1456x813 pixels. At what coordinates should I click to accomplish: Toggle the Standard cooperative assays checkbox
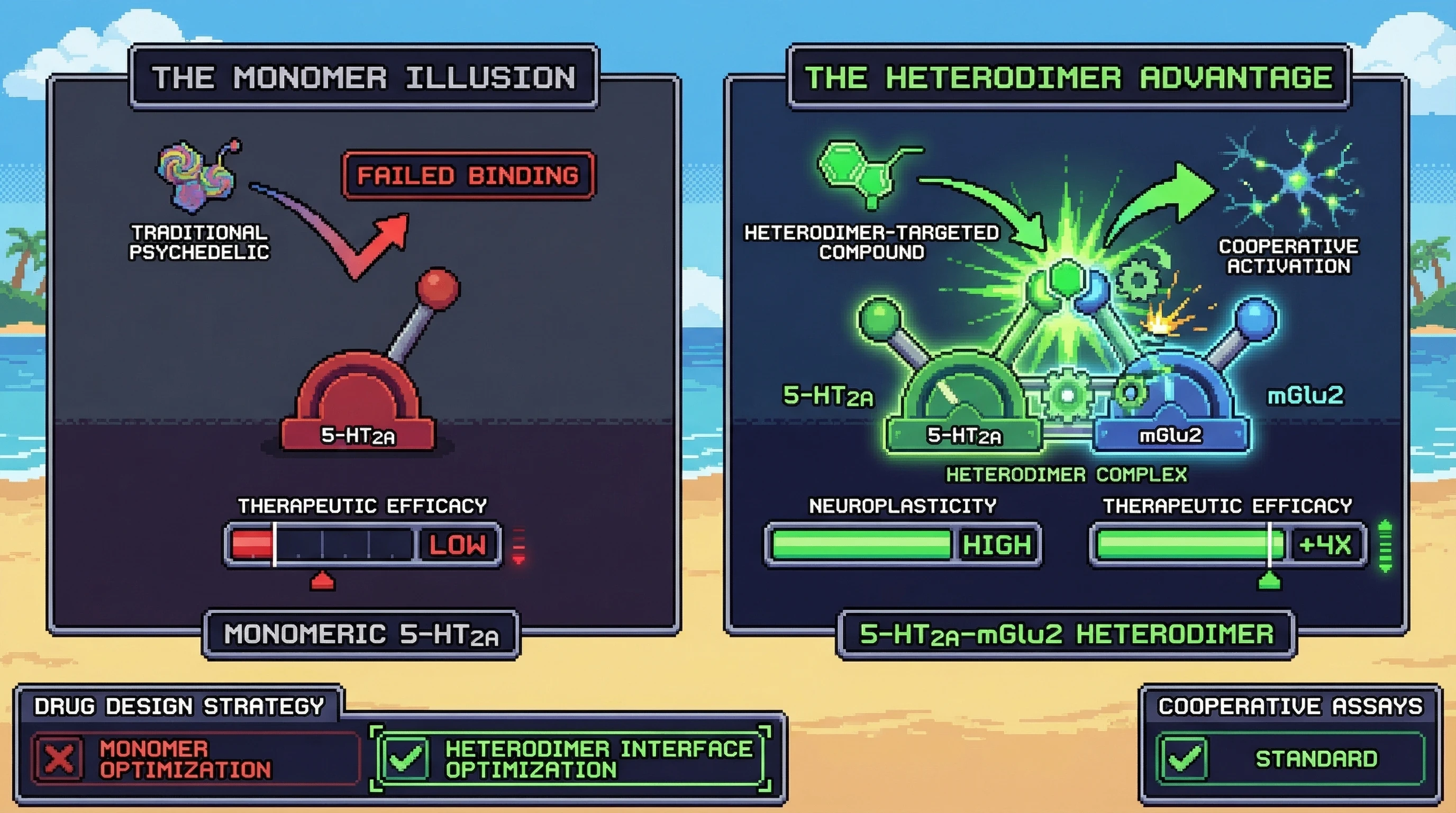pos(1184,758)
